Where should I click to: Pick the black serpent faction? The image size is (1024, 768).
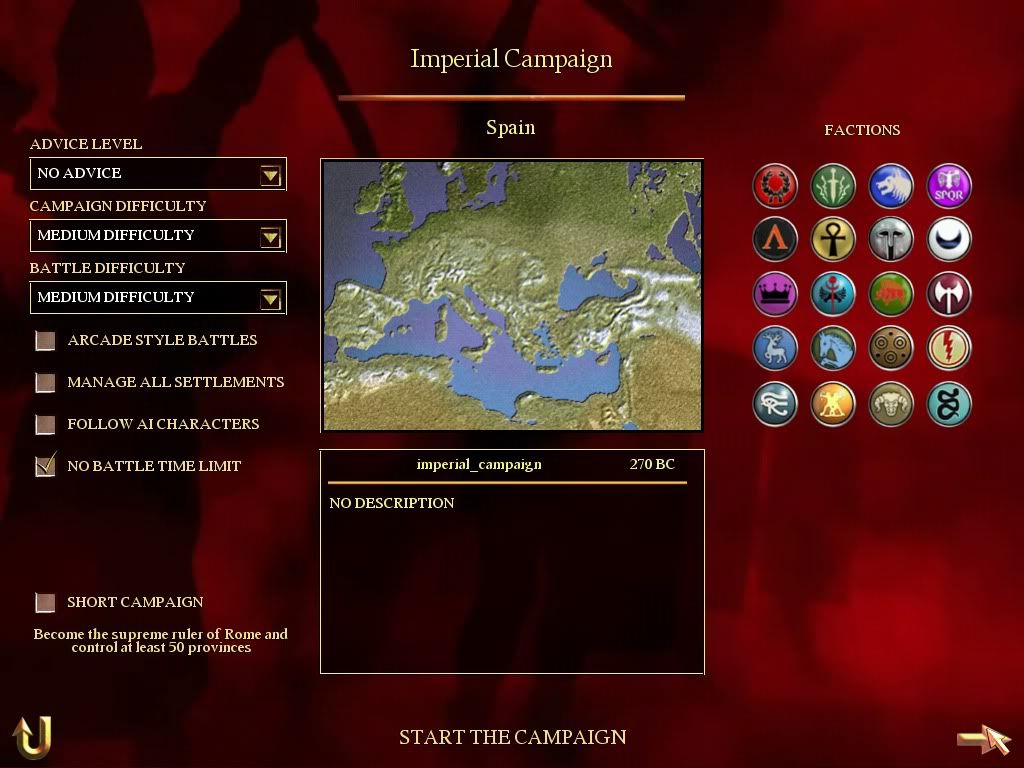[x=948, y=405]
